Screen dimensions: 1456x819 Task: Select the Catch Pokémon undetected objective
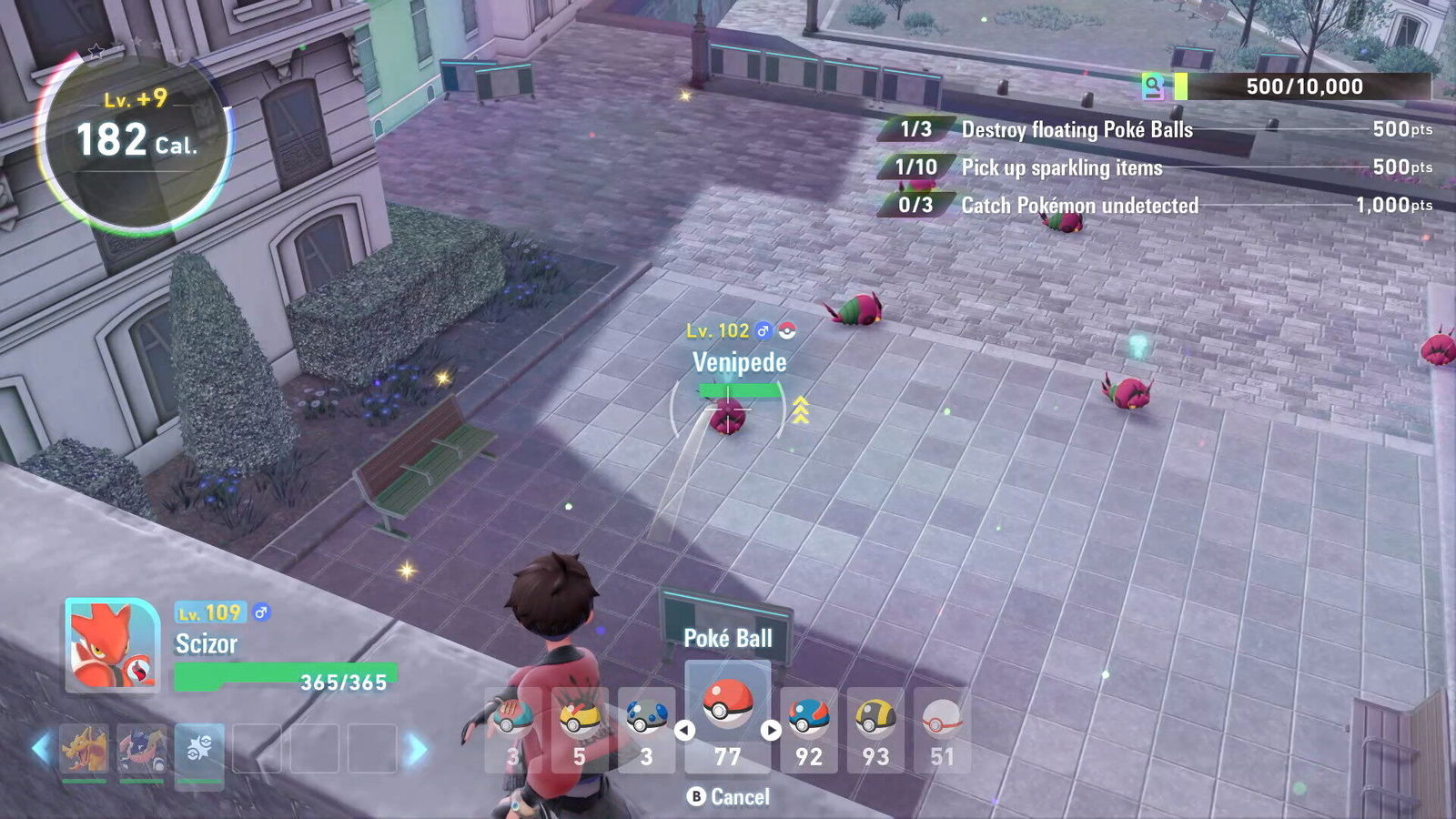pyautogui.click(x=1078, y=207)
